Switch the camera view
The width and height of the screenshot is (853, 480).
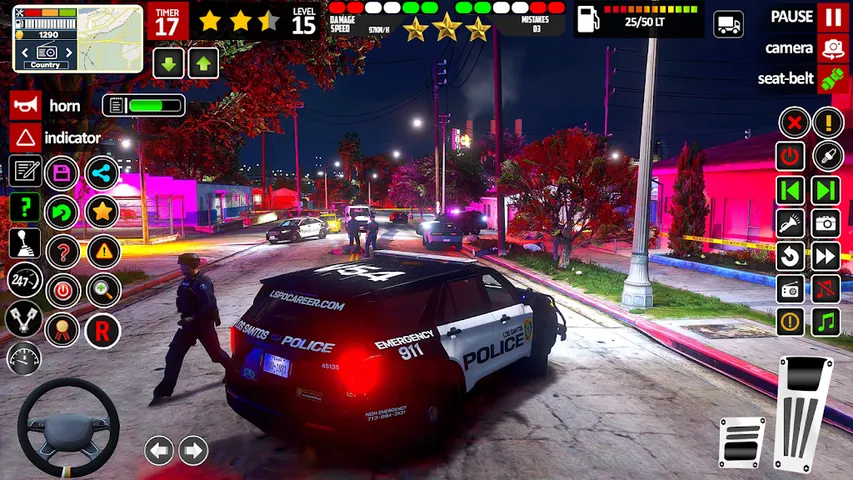pos(832,47)
